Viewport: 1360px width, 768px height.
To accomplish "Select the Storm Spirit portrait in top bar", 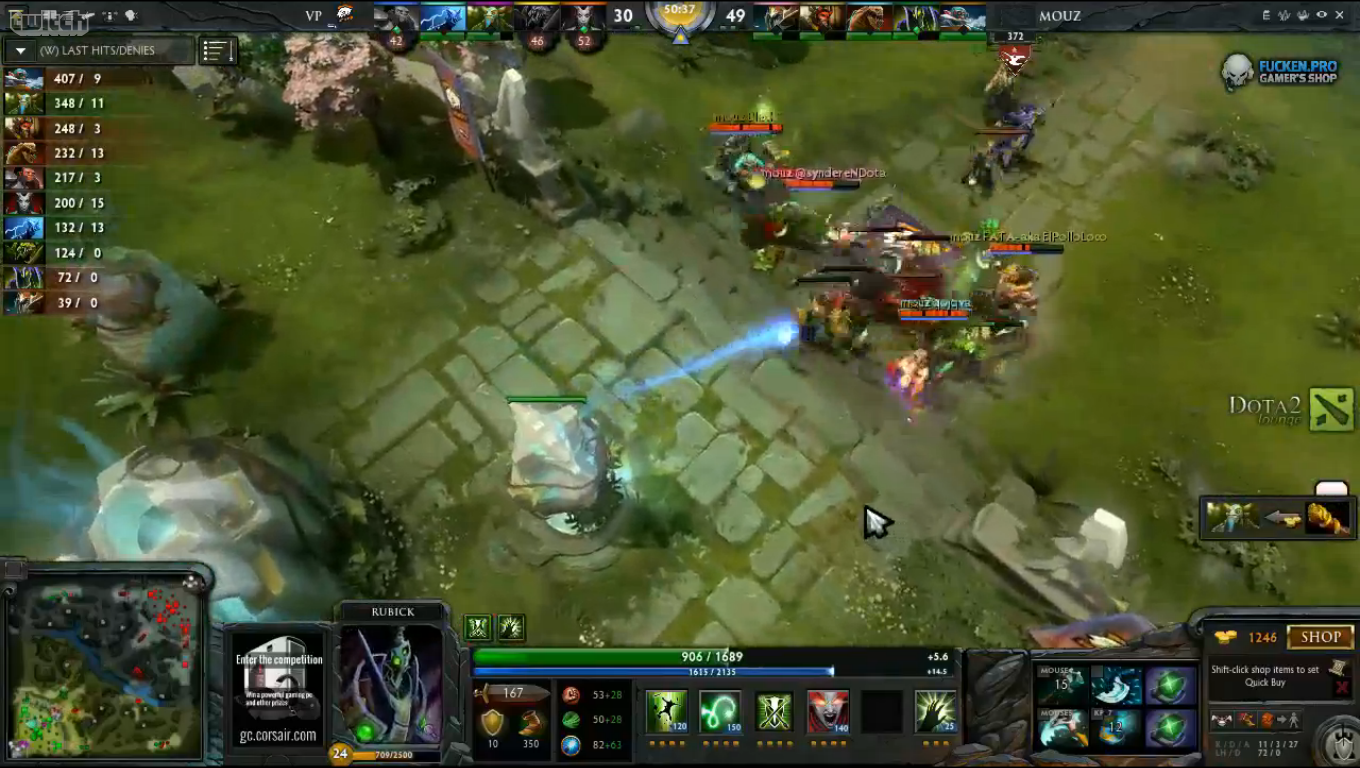I will (x=442, y=18).
